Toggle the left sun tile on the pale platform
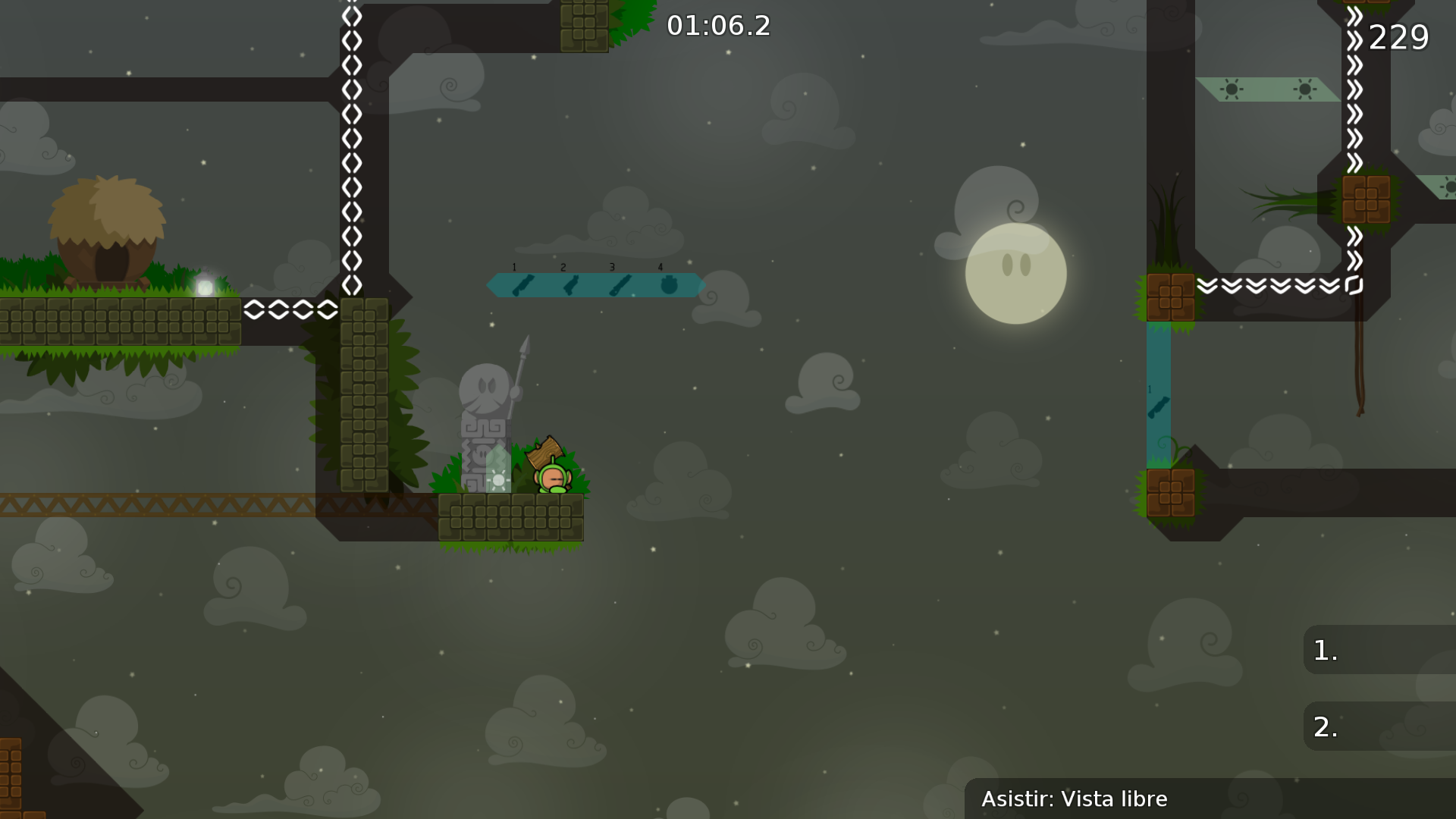 coord(1232,89)
